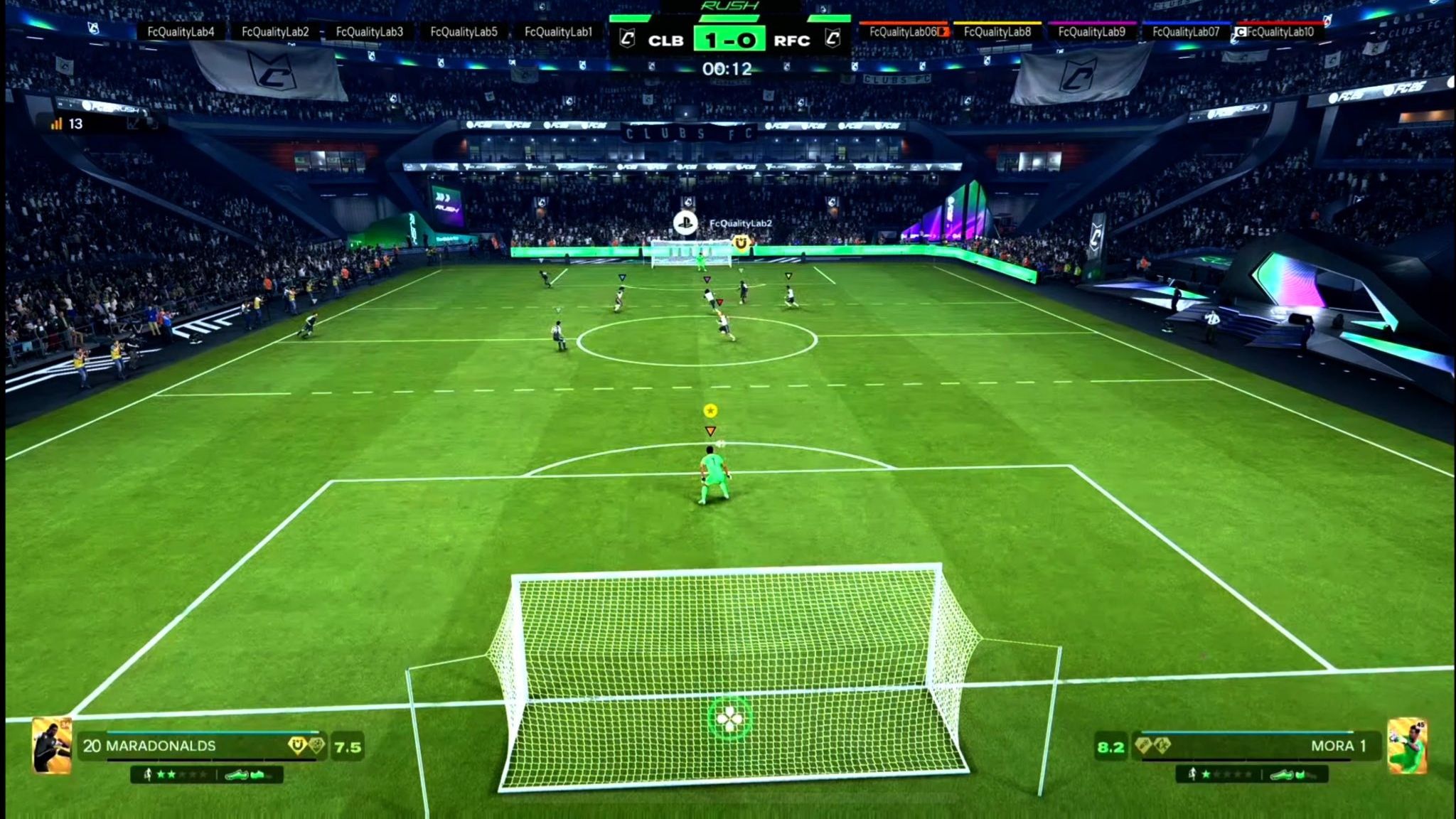Choose the FcQualityLab9 opponent tag

coord(1091,32)
